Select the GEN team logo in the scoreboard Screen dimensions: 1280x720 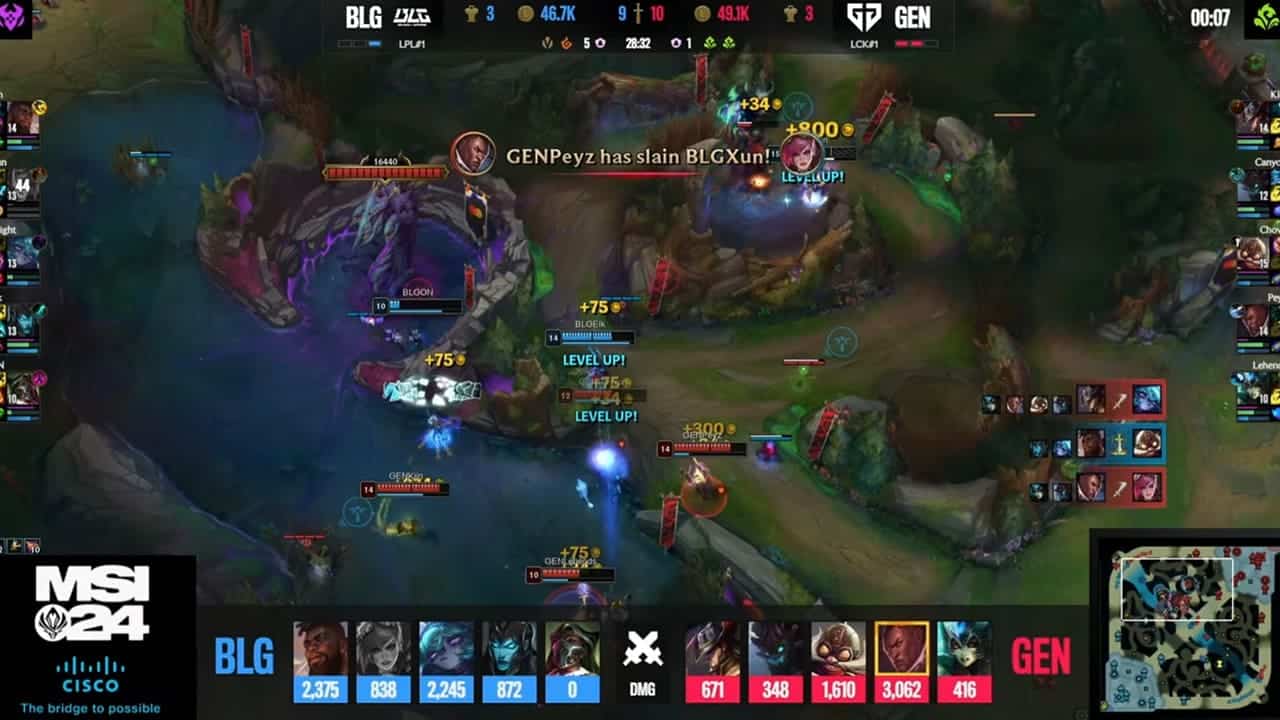coord(863,17)
